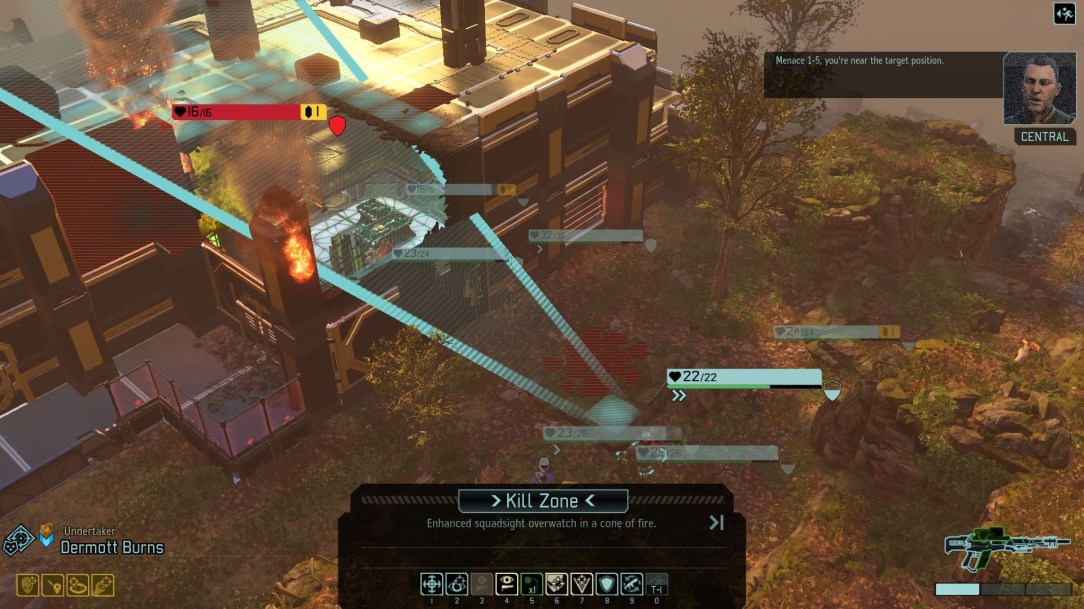Select the gold hand-and-crosshair perk icon
Image resolution: width=1084 pixels, height=609 pixels.
pyautogui.click(x=102, y=585)
